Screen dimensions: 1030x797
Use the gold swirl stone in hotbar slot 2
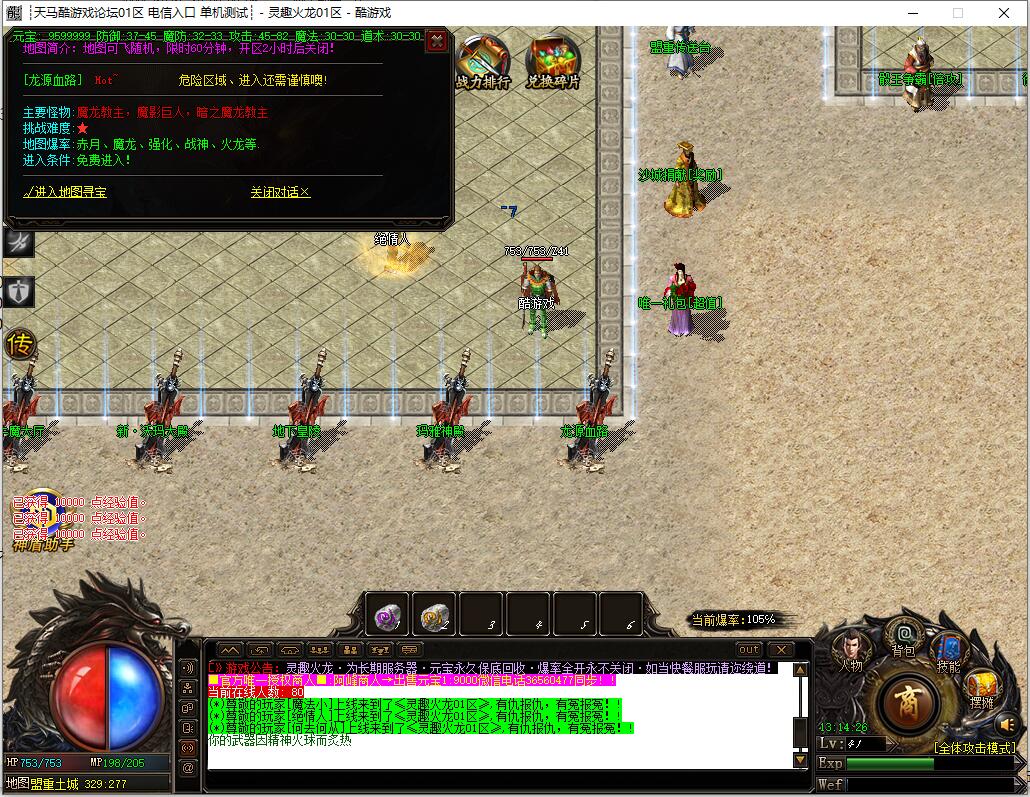coord(433,615)
